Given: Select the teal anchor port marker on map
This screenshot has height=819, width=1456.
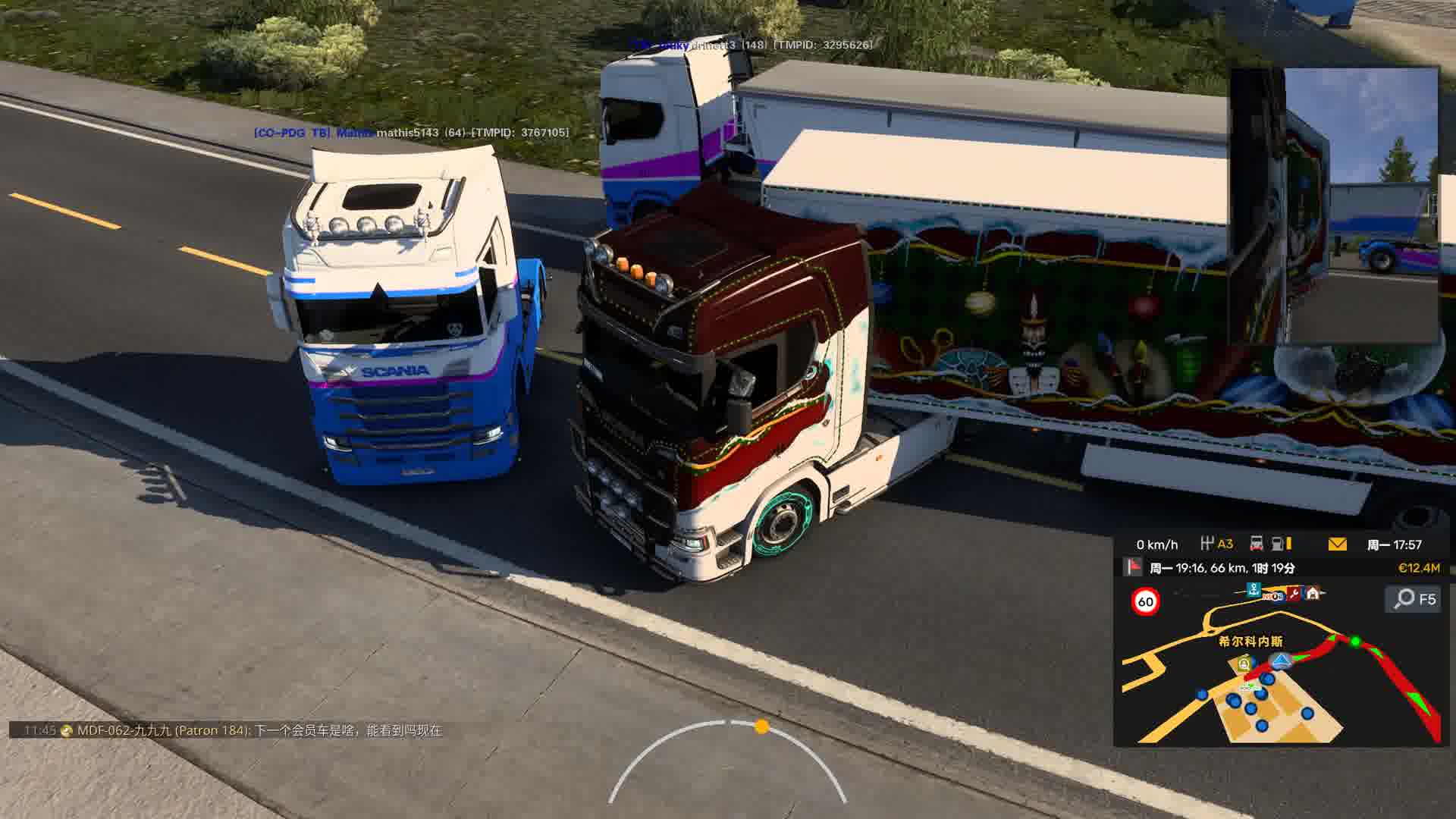Looking at the screenshot, I should (1254, 588).
